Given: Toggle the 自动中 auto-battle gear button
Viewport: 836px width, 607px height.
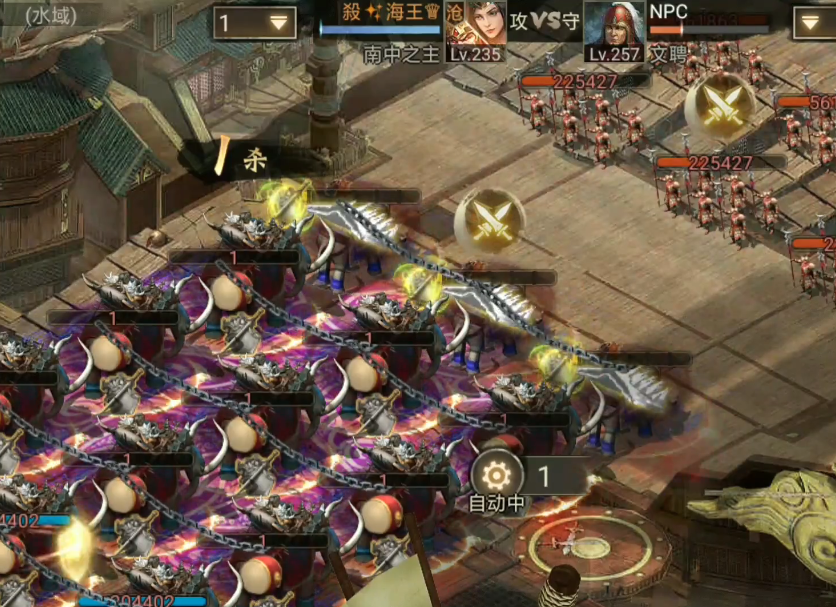Looking at the screenshot, I should [x=497, y=474].
